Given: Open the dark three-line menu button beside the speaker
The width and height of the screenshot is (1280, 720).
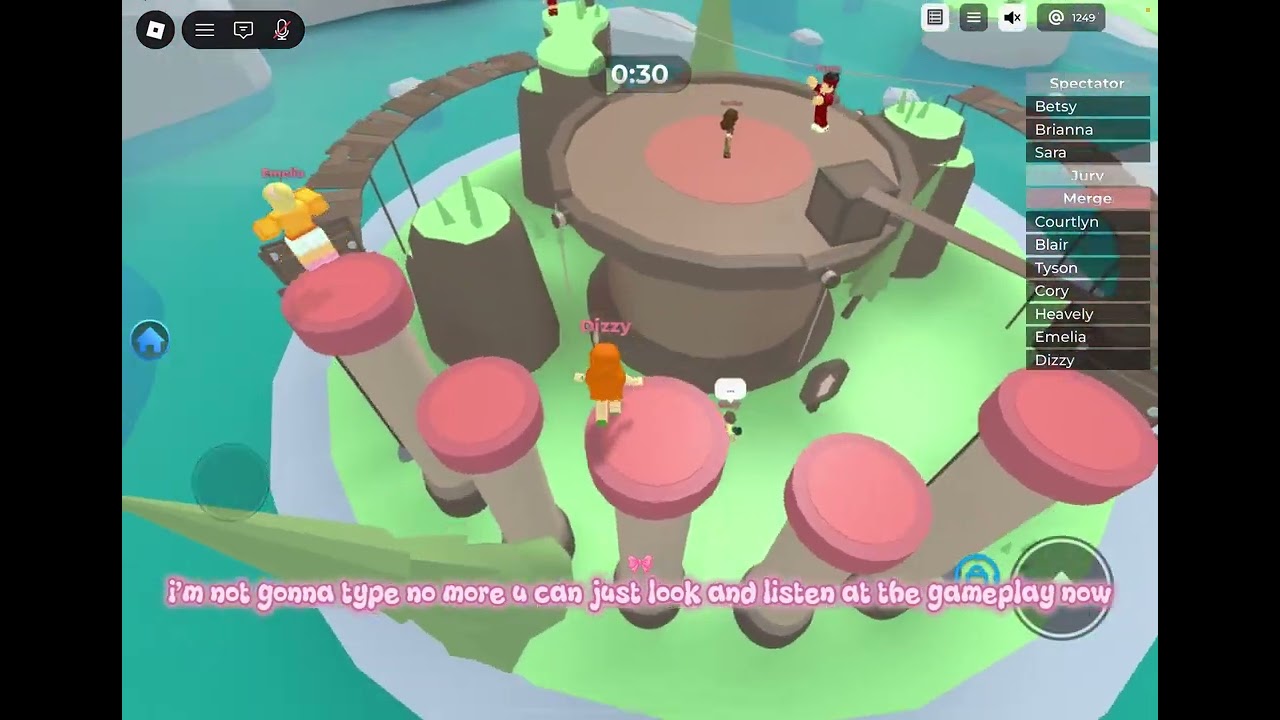Looking at the screenshot, I should click(973, 18).
